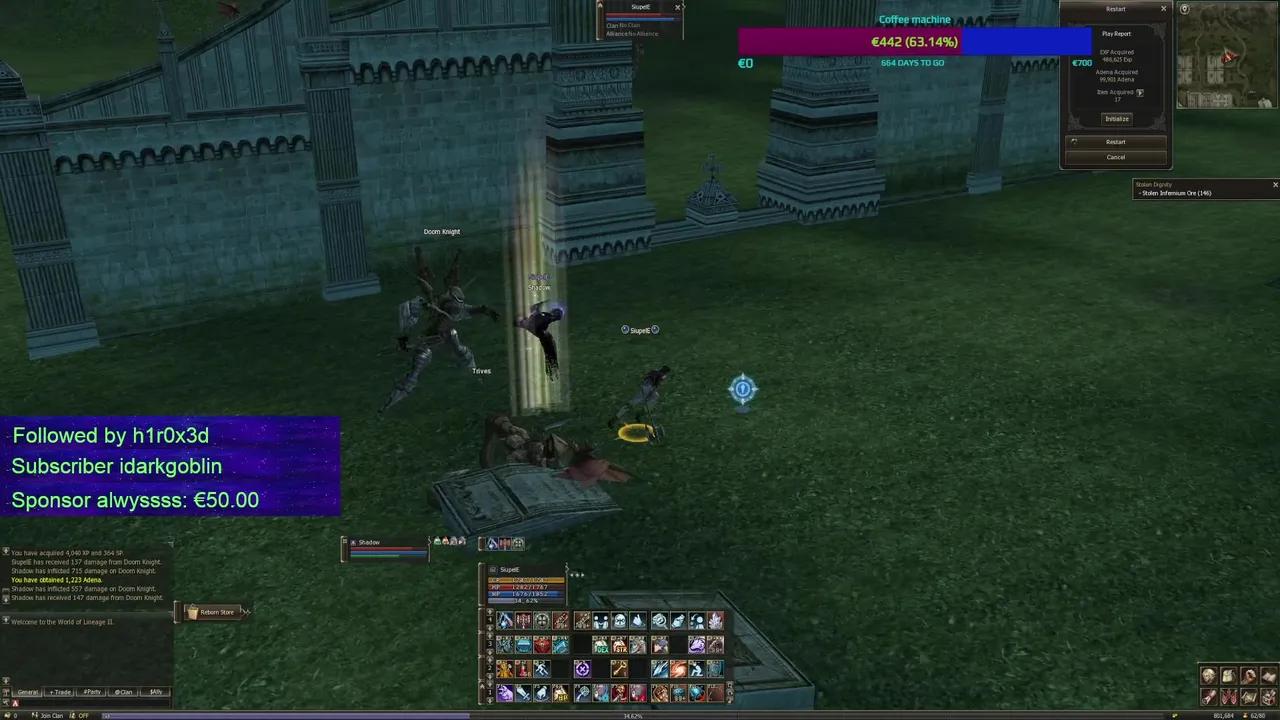The image size is (1280, 720).
Task: Switch to the #Party chat tab
Action: tap(91, 691)
